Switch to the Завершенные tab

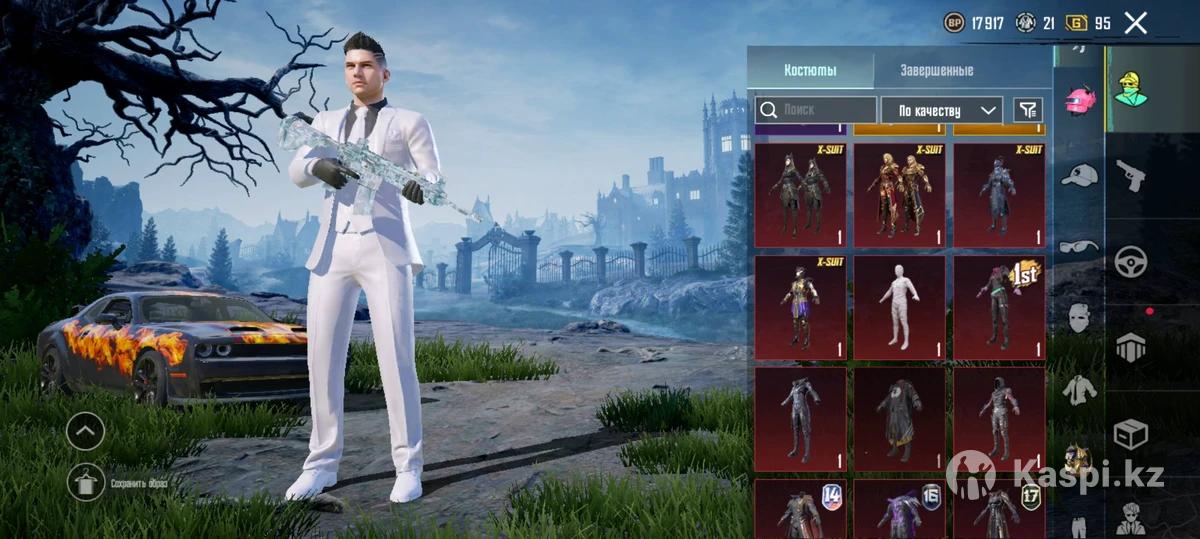click(936, 71)
